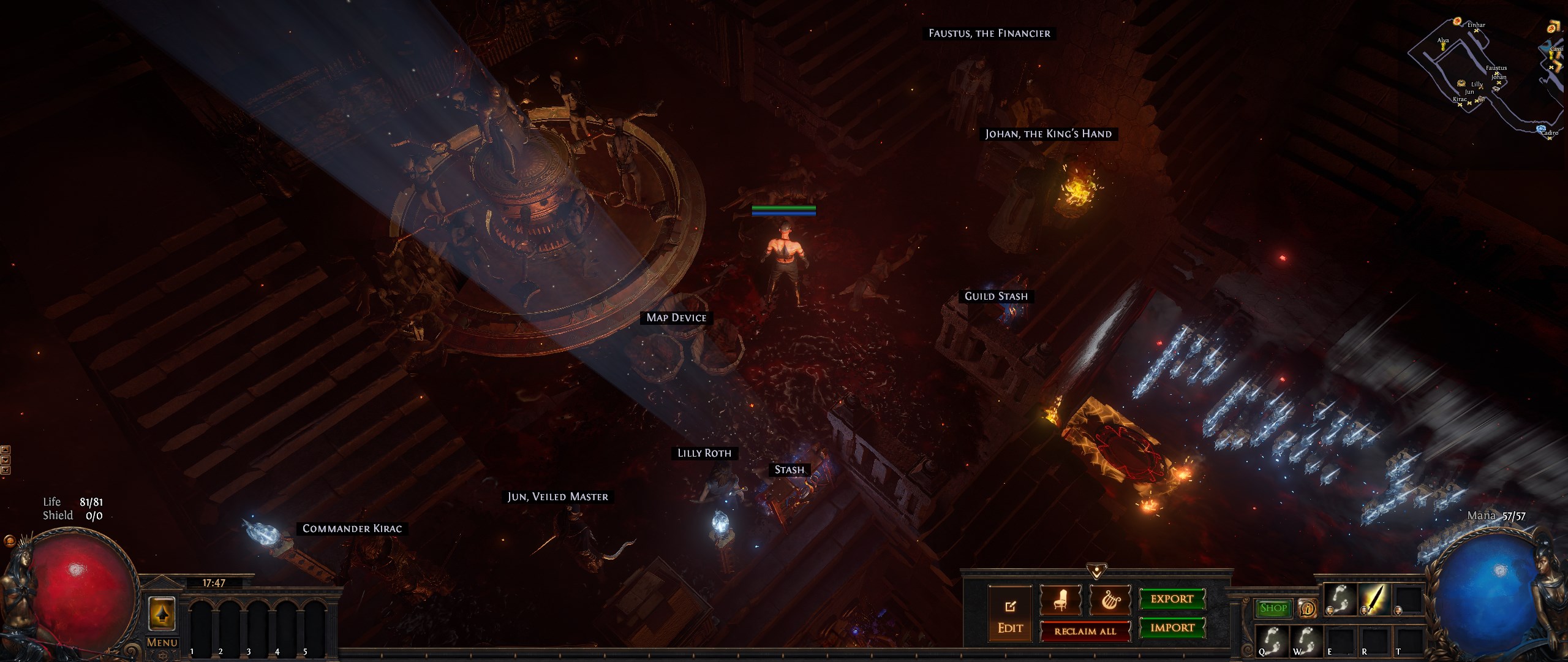Click the yellow up-arrow level-up button
This screenshot has width=1568, height=662.
point(162,614)
